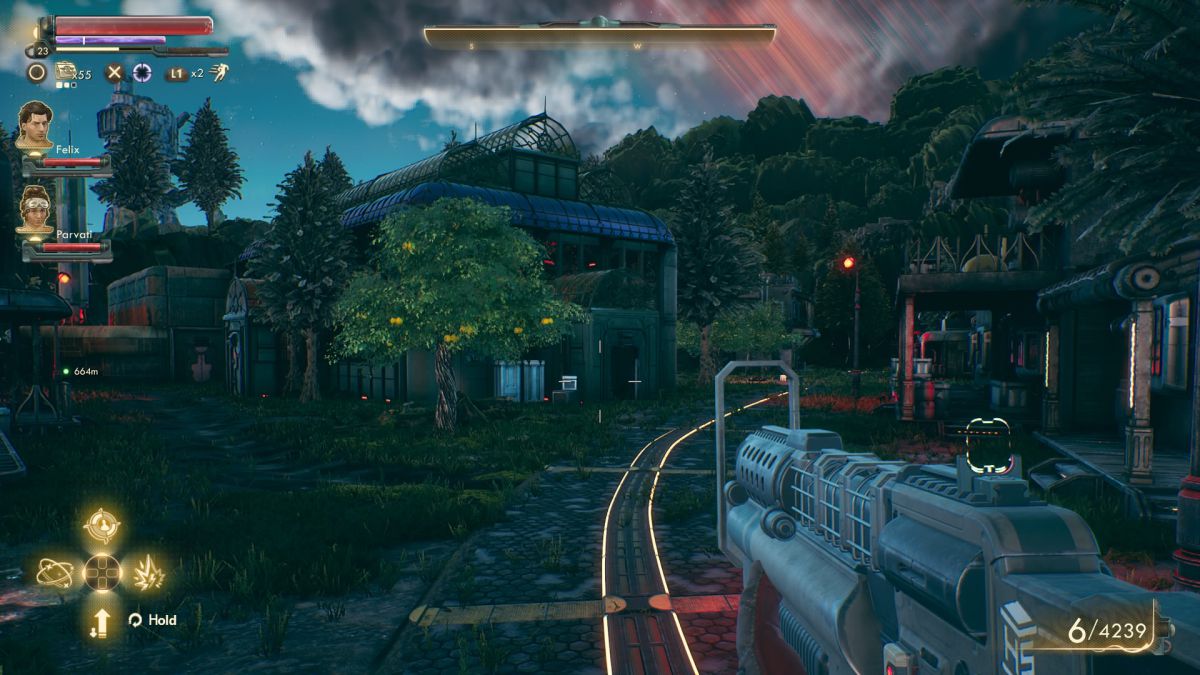Image resolution: width=1200 pixels, height=675 pixels.
Task: Activate the Tactical Time Dilation crosshair icon
Action: click(142, 72)
